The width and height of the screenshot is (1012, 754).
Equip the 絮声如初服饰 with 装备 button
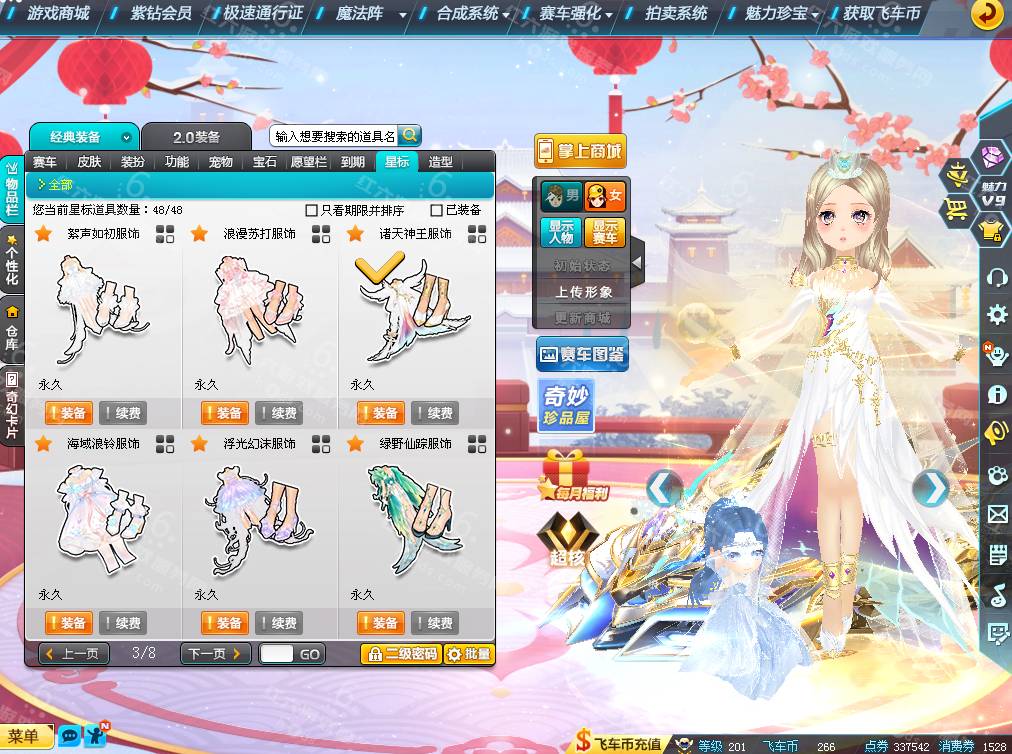pos(68,413)
